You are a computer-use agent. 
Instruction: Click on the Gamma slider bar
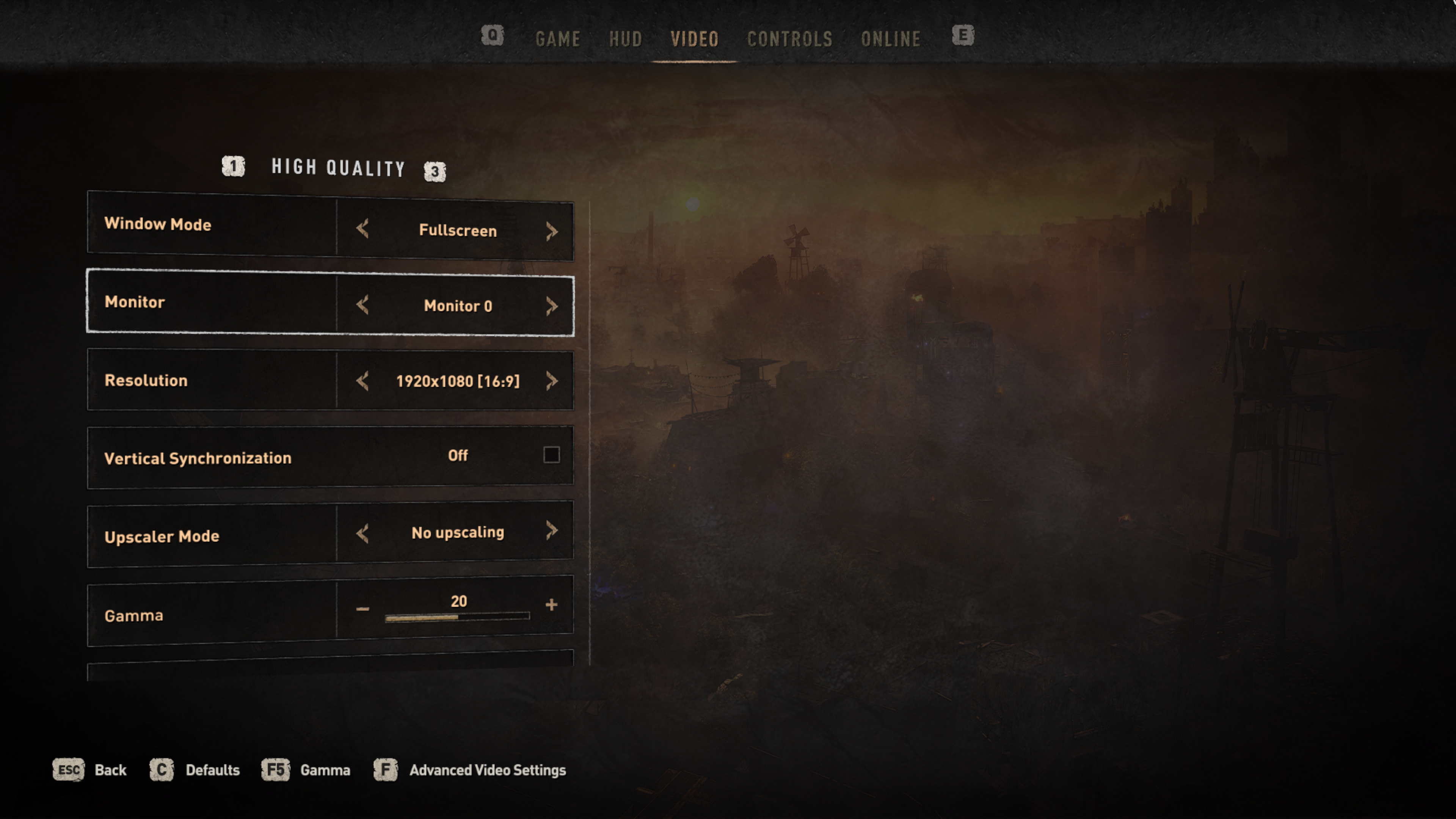pyautogui.click(x=457, y=617)
